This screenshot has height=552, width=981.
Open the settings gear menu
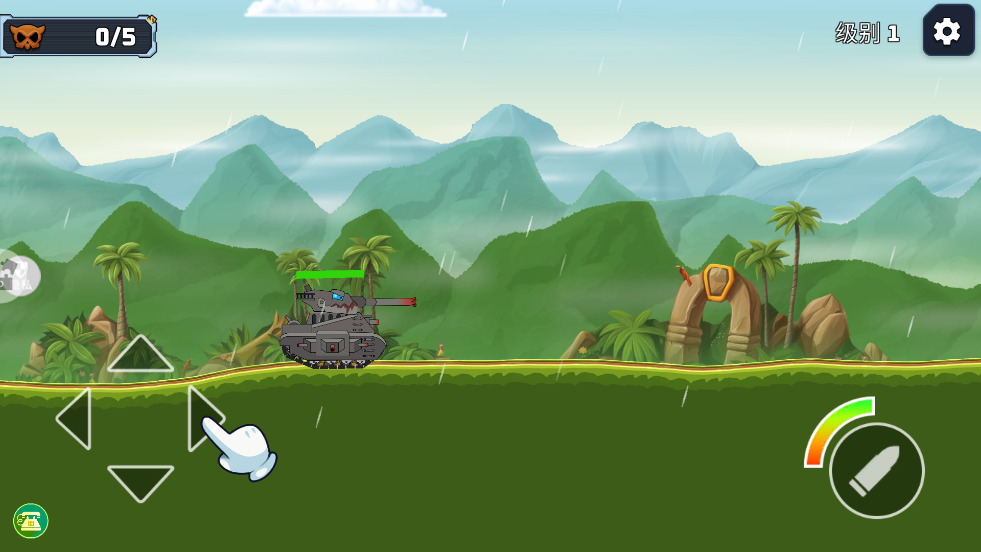click(x=948, y=31)
